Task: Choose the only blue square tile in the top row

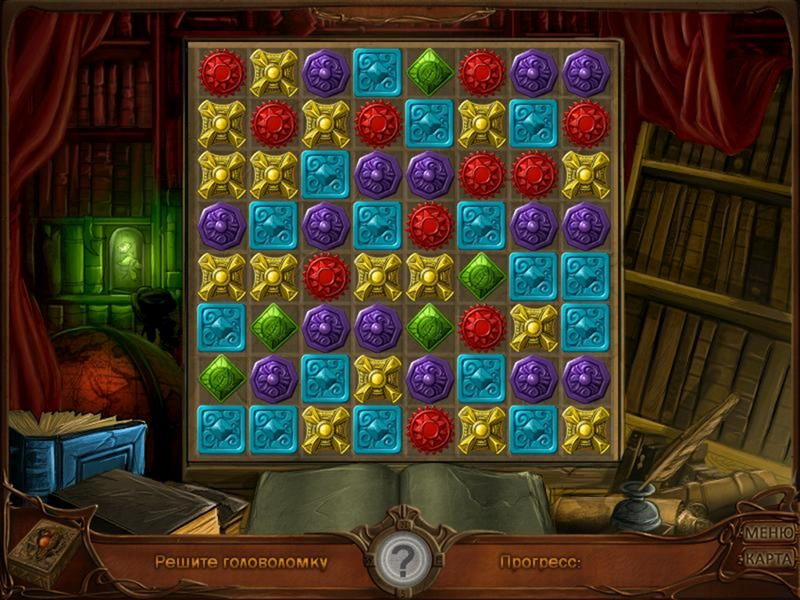Action: pyautogui.click(x=377, y=72)
